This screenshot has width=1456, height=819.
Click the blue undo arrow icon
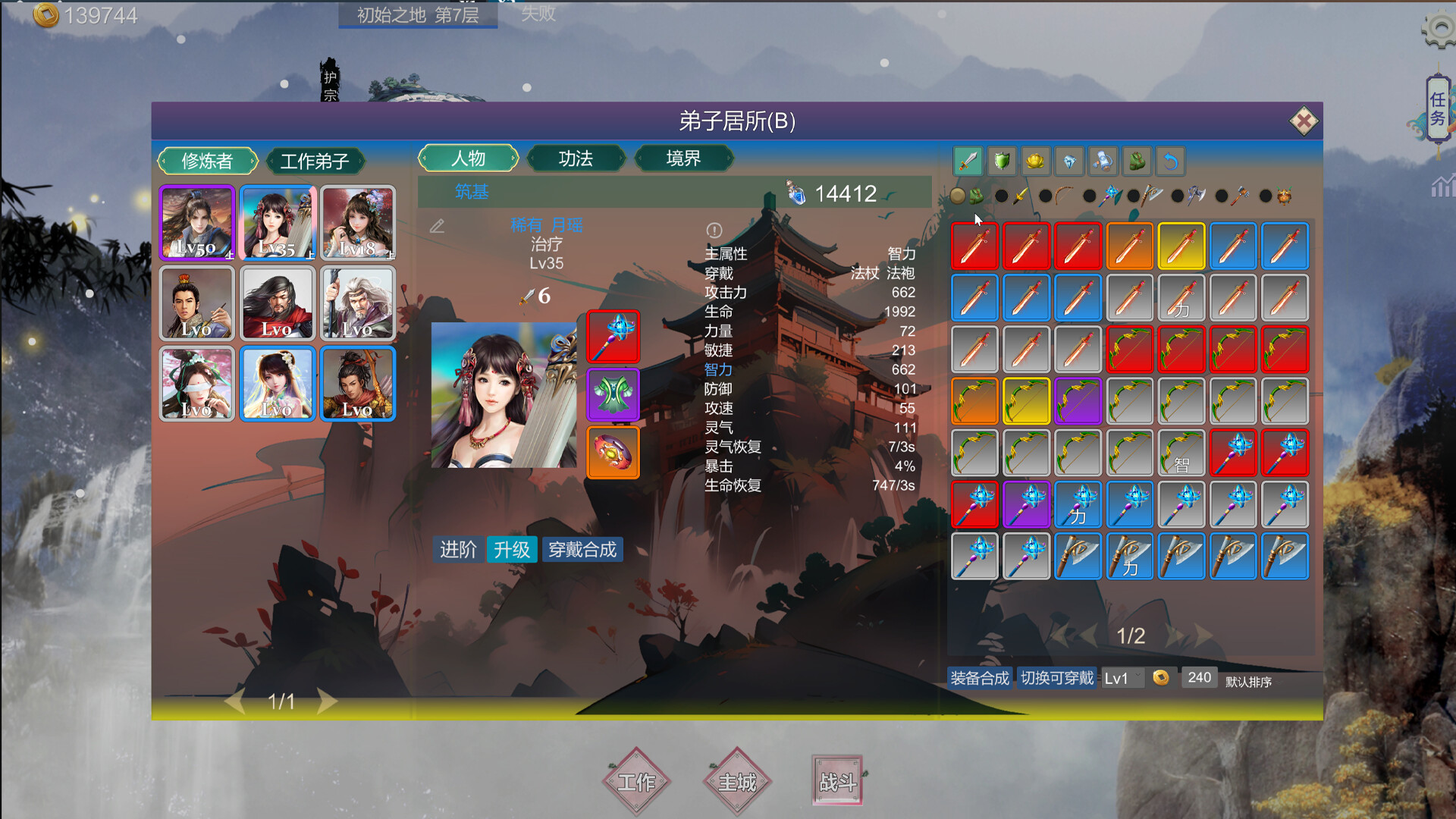click(x=1170, y=161)
